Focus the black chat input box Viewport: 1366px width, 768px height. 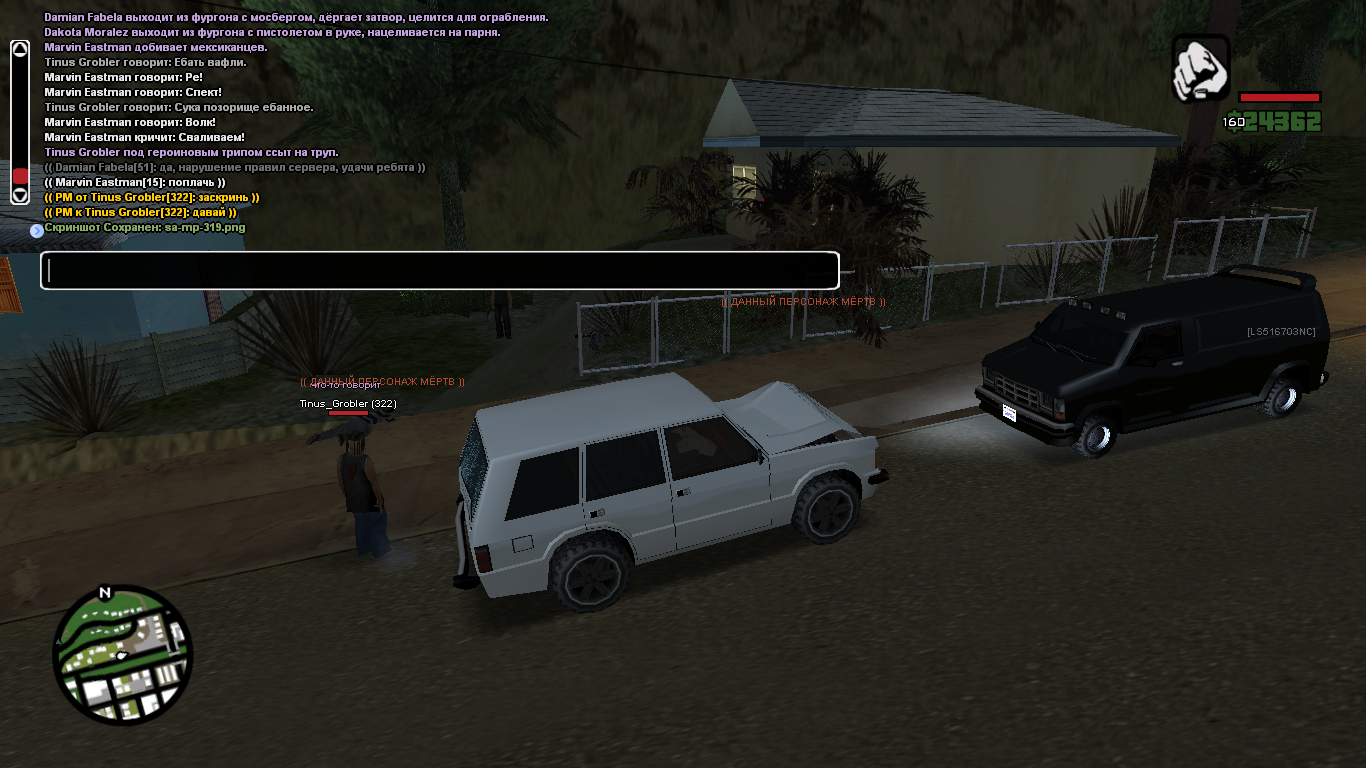click(x=439, y=271)
